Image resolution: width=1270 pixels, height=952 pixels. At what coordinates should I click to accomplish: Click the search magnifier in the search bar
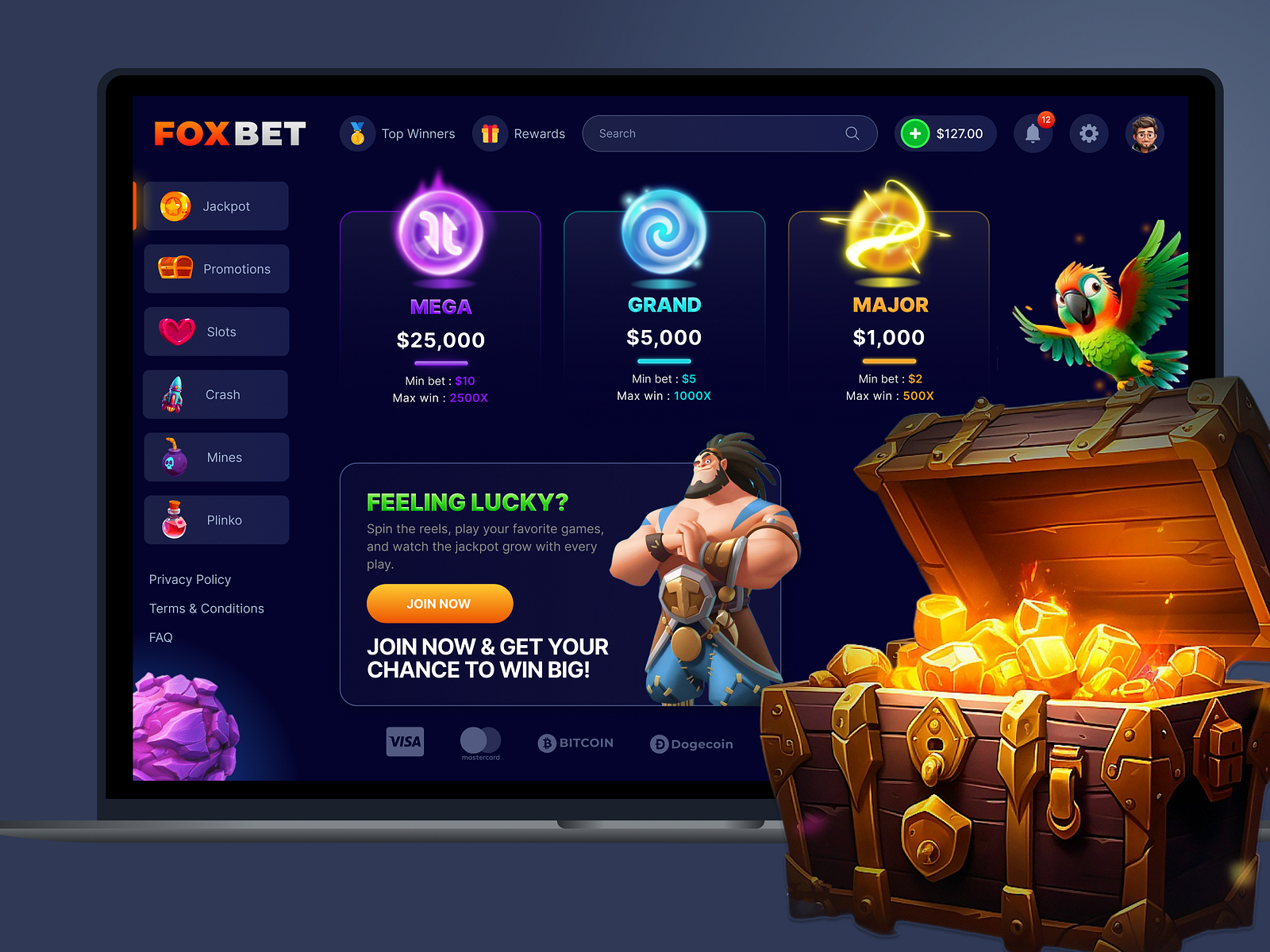pos(852,133)
